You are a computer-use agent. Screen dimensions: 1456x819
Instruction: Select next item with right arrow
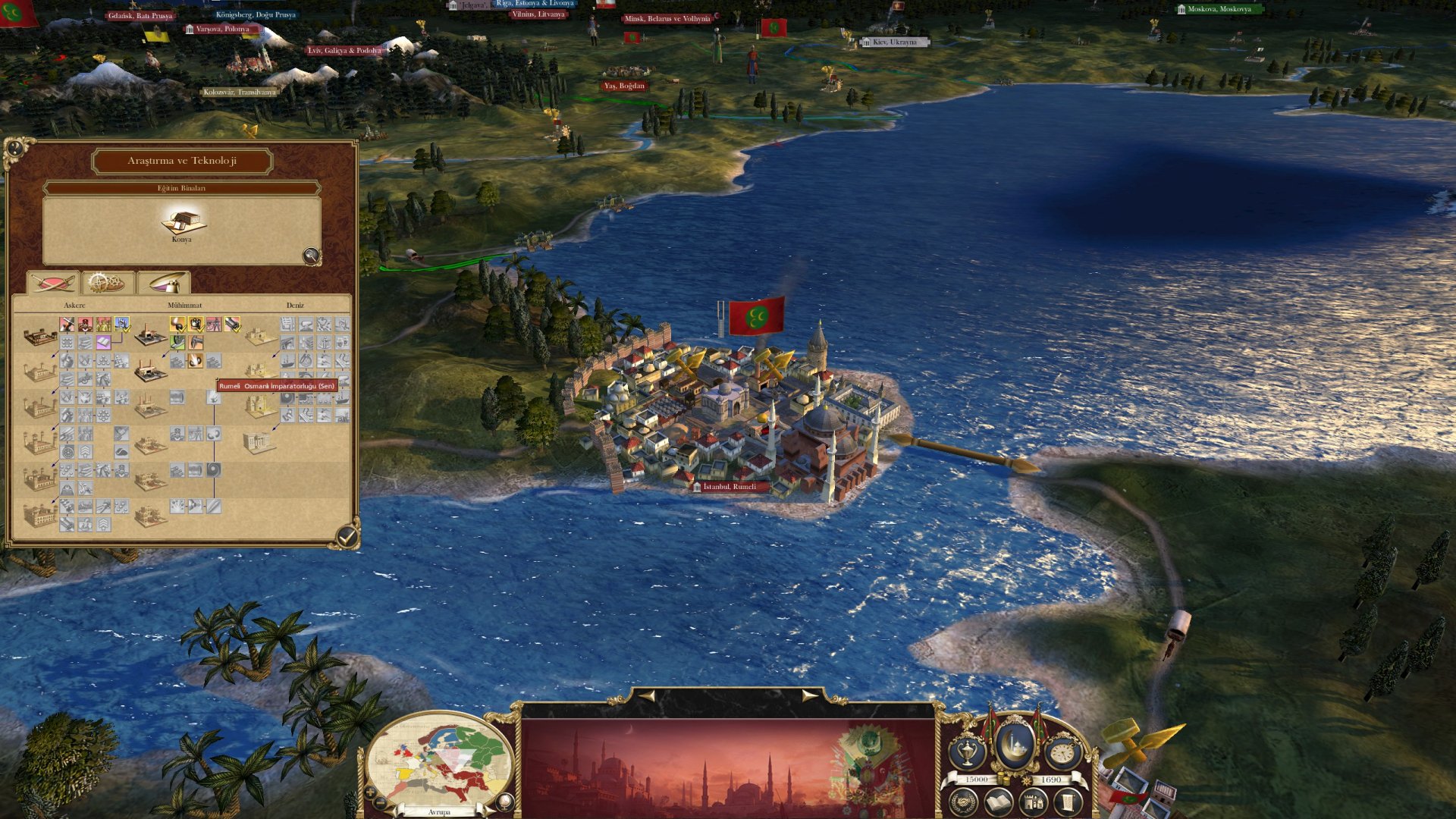point(810,695)
